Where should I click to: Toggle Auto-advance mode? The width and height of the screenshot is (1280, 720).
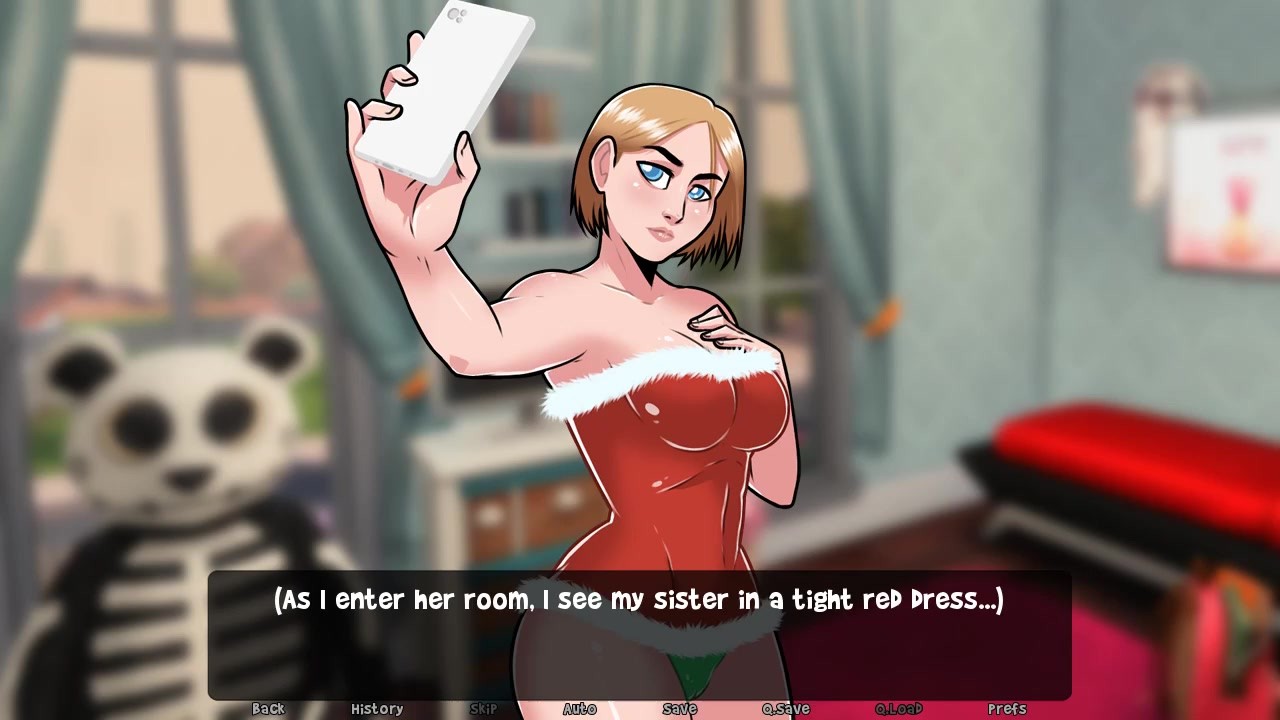tap(580, 709)
